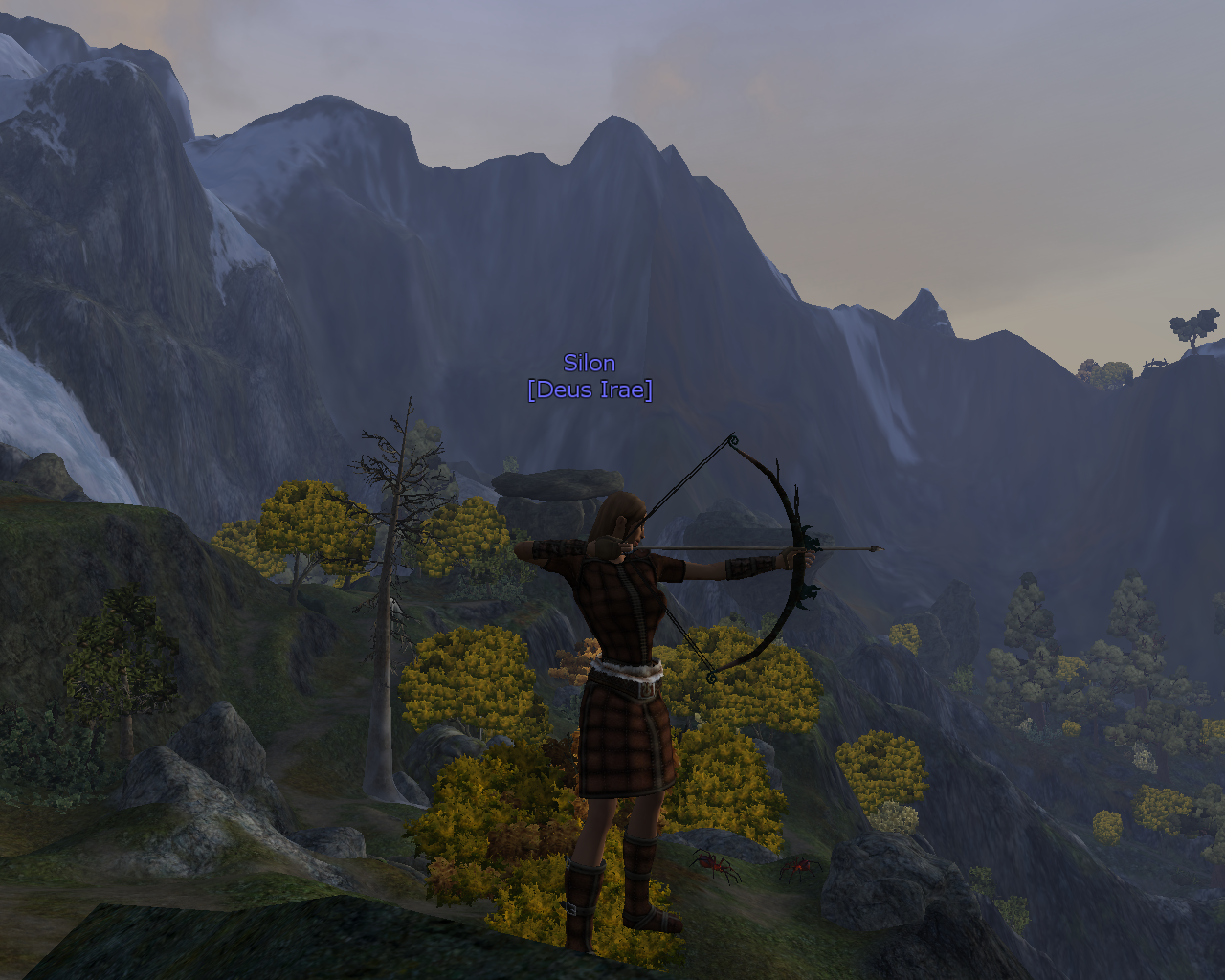Select the Silon player nameplate

[x=590, y=364]
